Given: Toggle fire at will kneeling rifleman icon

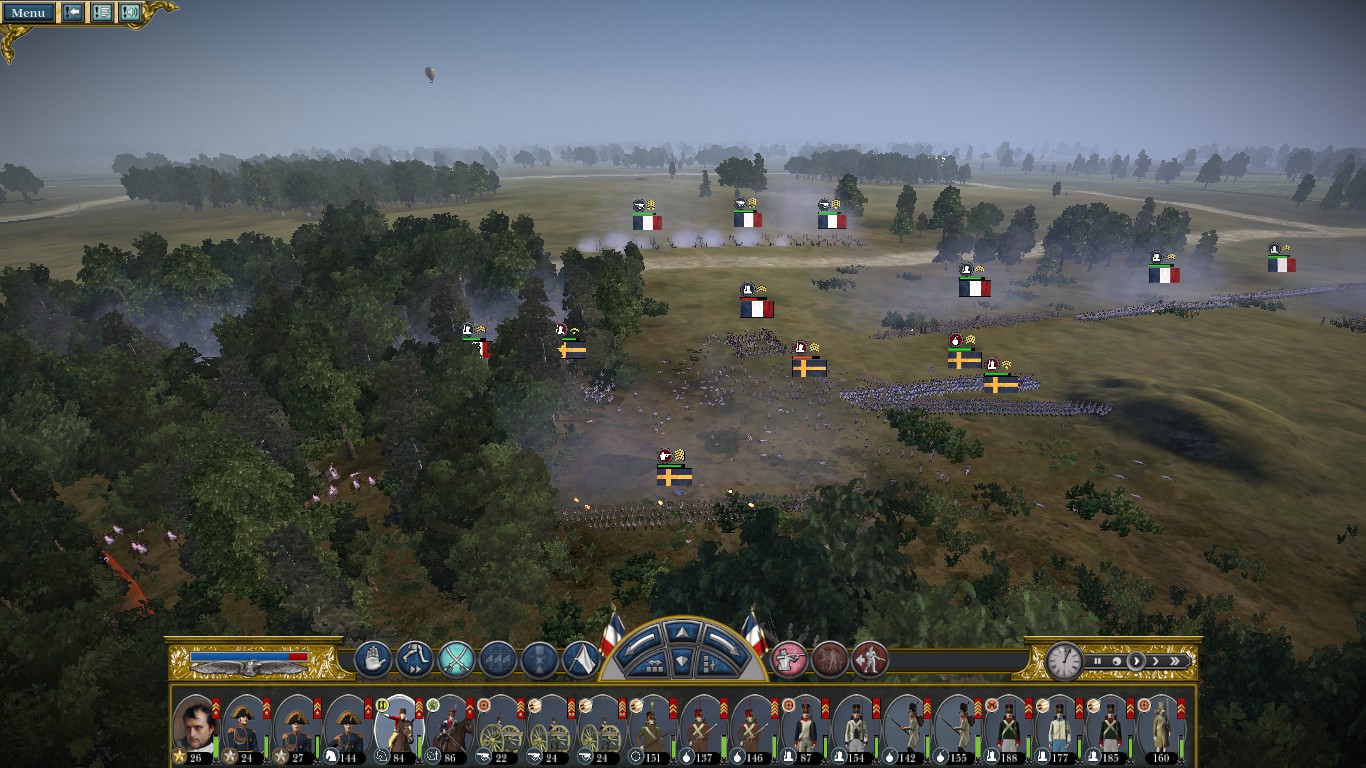Looking at the screenshot, I should tap(789, 659).
